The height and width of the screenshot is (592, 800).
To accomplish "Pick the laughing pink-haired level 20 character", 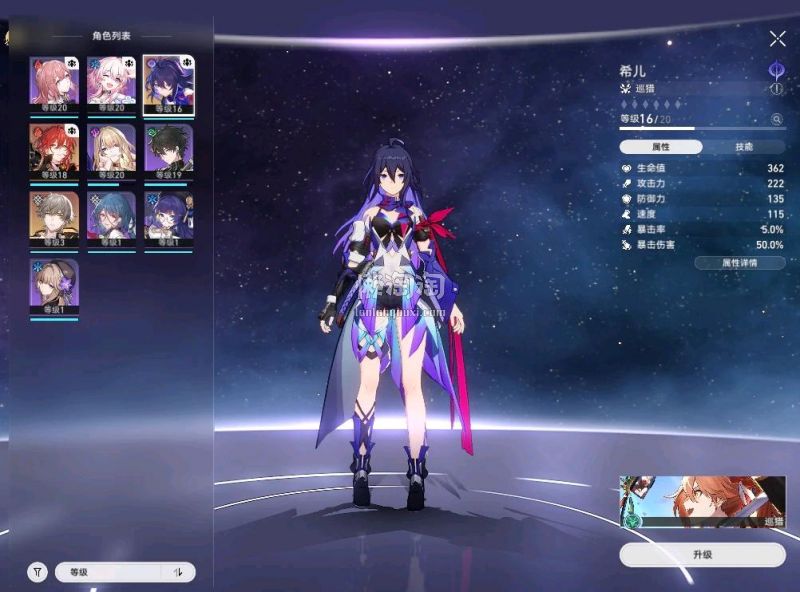I will 112,84.
